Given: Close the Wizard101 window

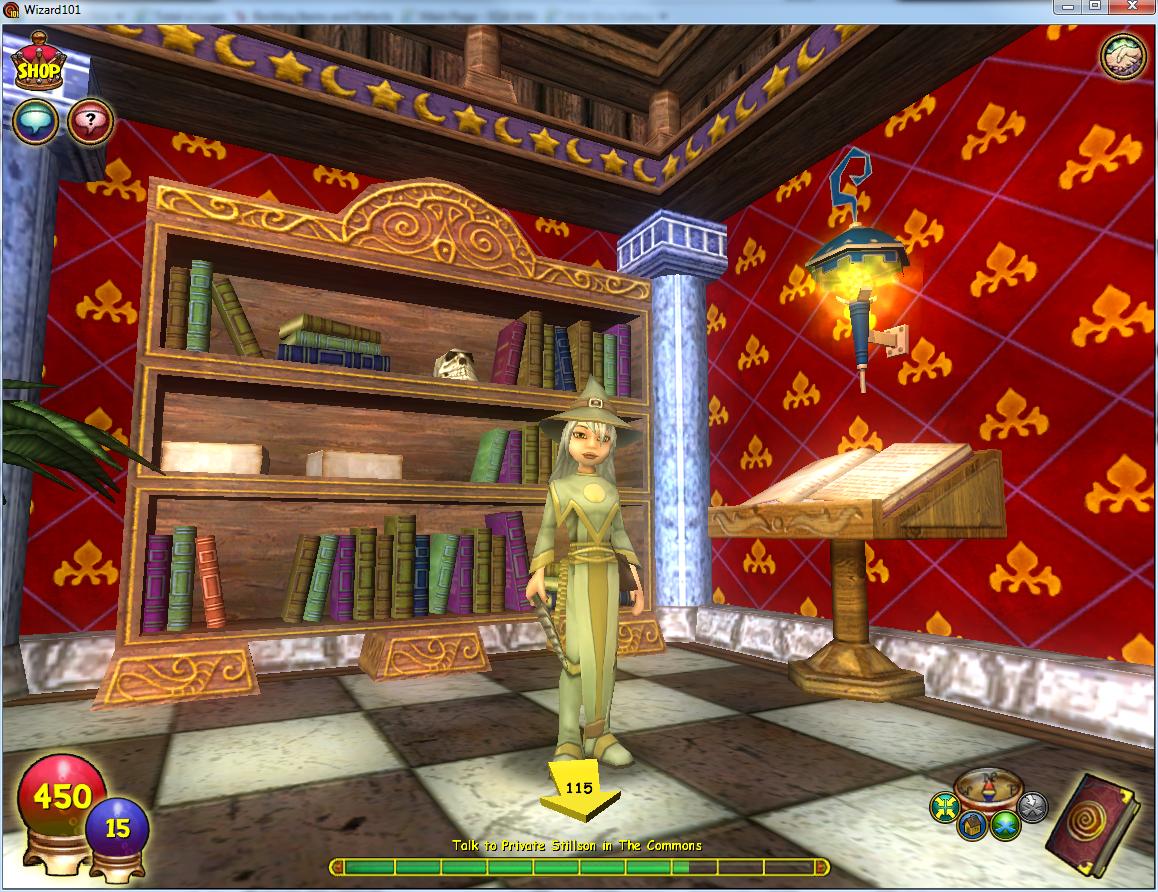Looking at the screenshot, I should click(1132, 8).
